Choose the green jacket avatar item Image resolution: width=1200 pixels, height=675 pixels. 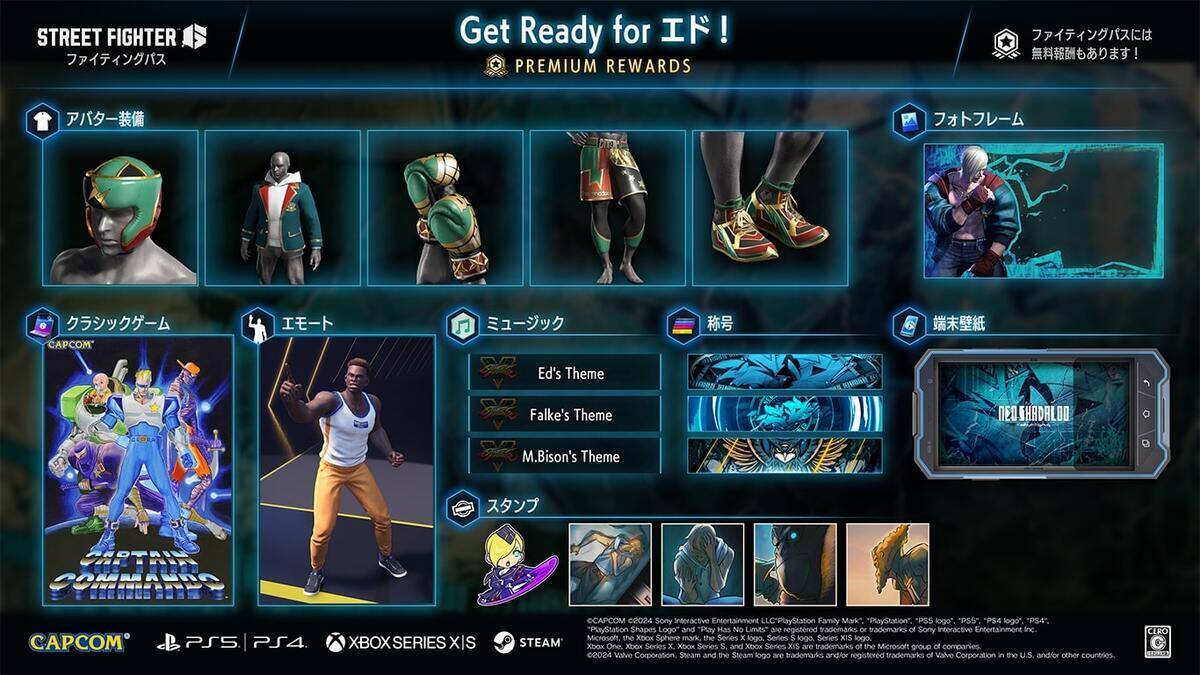click(282, 208)
